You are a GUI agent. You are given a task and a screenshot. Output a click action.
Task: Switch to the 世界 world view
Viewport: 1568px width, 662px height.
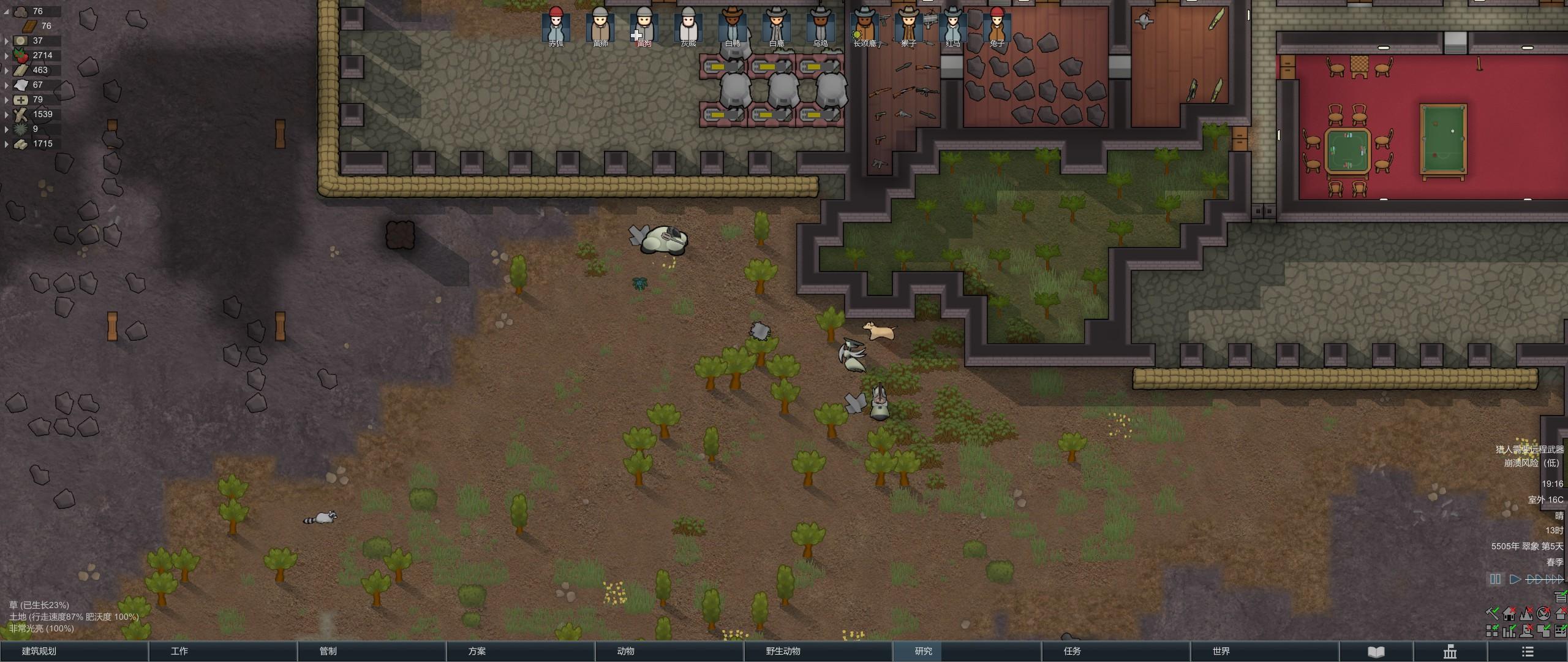1221,651
